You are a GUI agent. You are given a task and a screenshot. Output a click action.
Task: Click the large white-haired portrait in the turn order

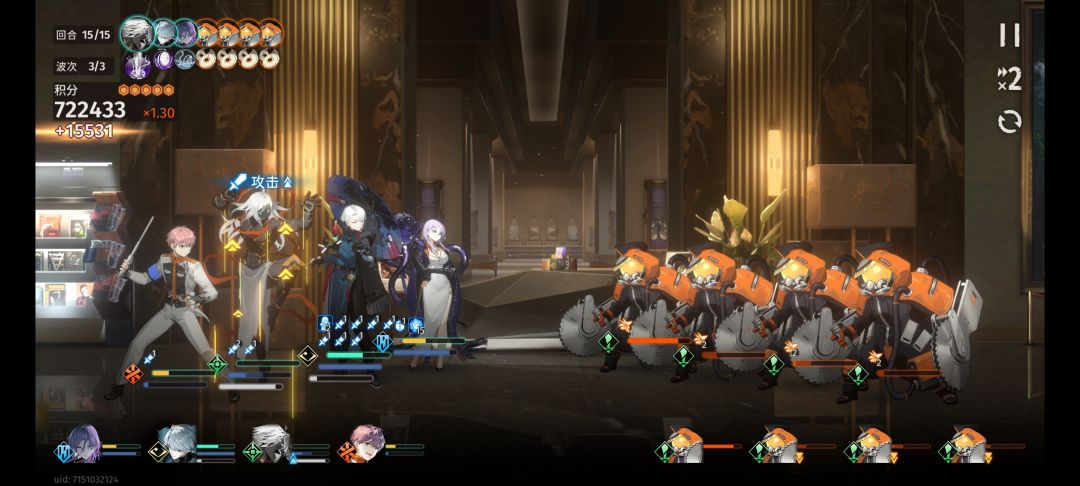(x=136, y=33)
